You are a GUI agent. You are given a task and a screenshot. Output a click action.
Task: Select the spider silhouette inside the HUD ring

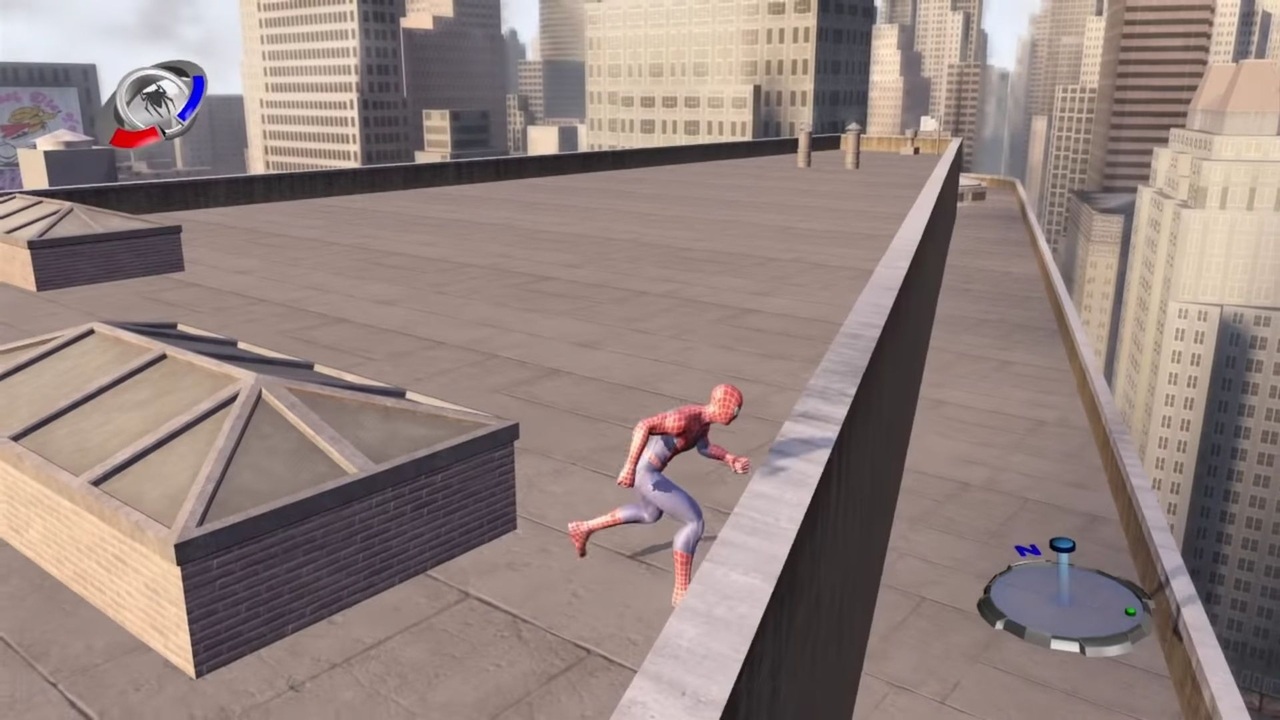coord(158,100)
